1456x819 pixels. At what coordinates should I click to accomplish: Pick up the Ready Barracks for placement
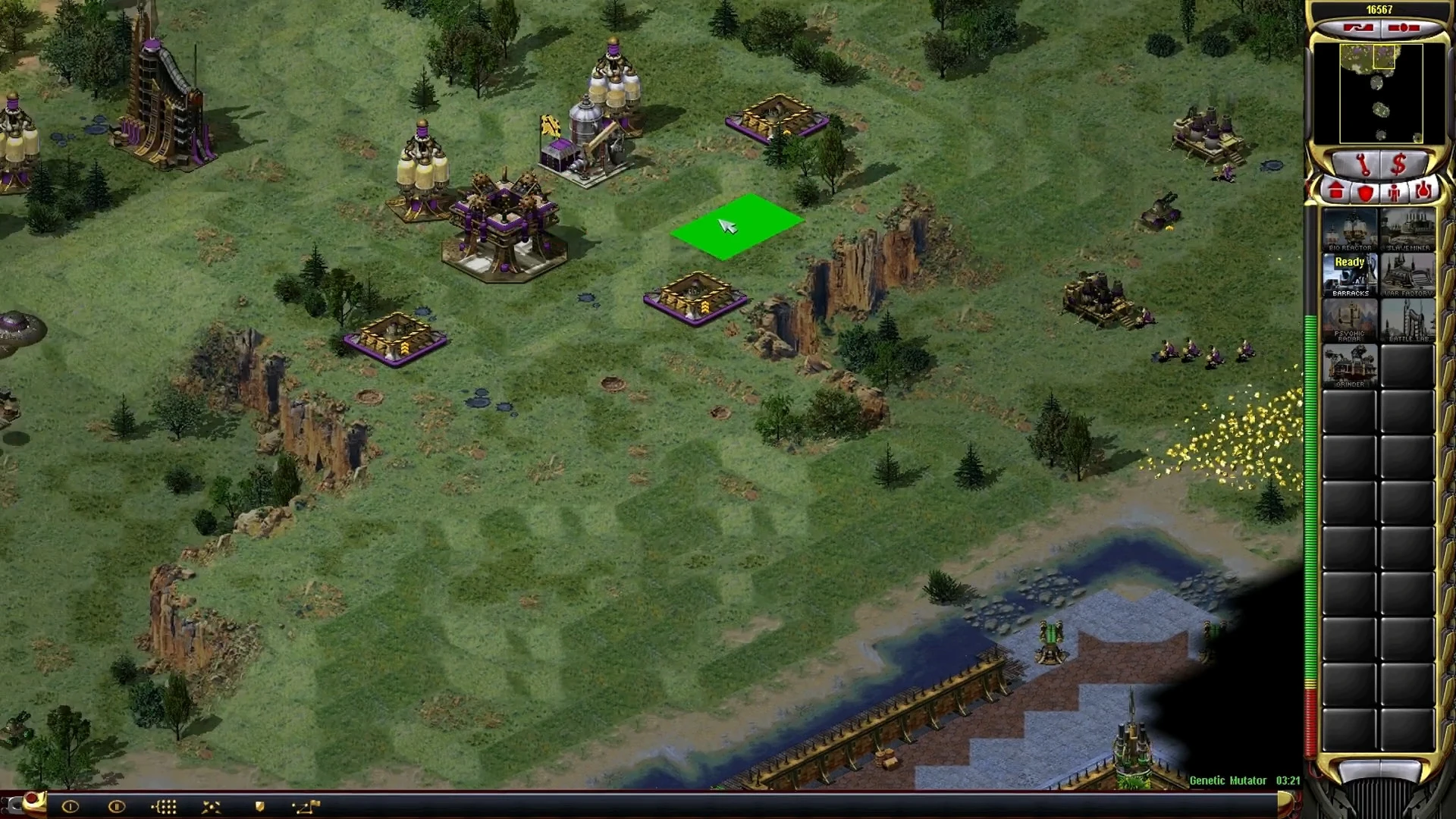click(x=1350, y=275)
